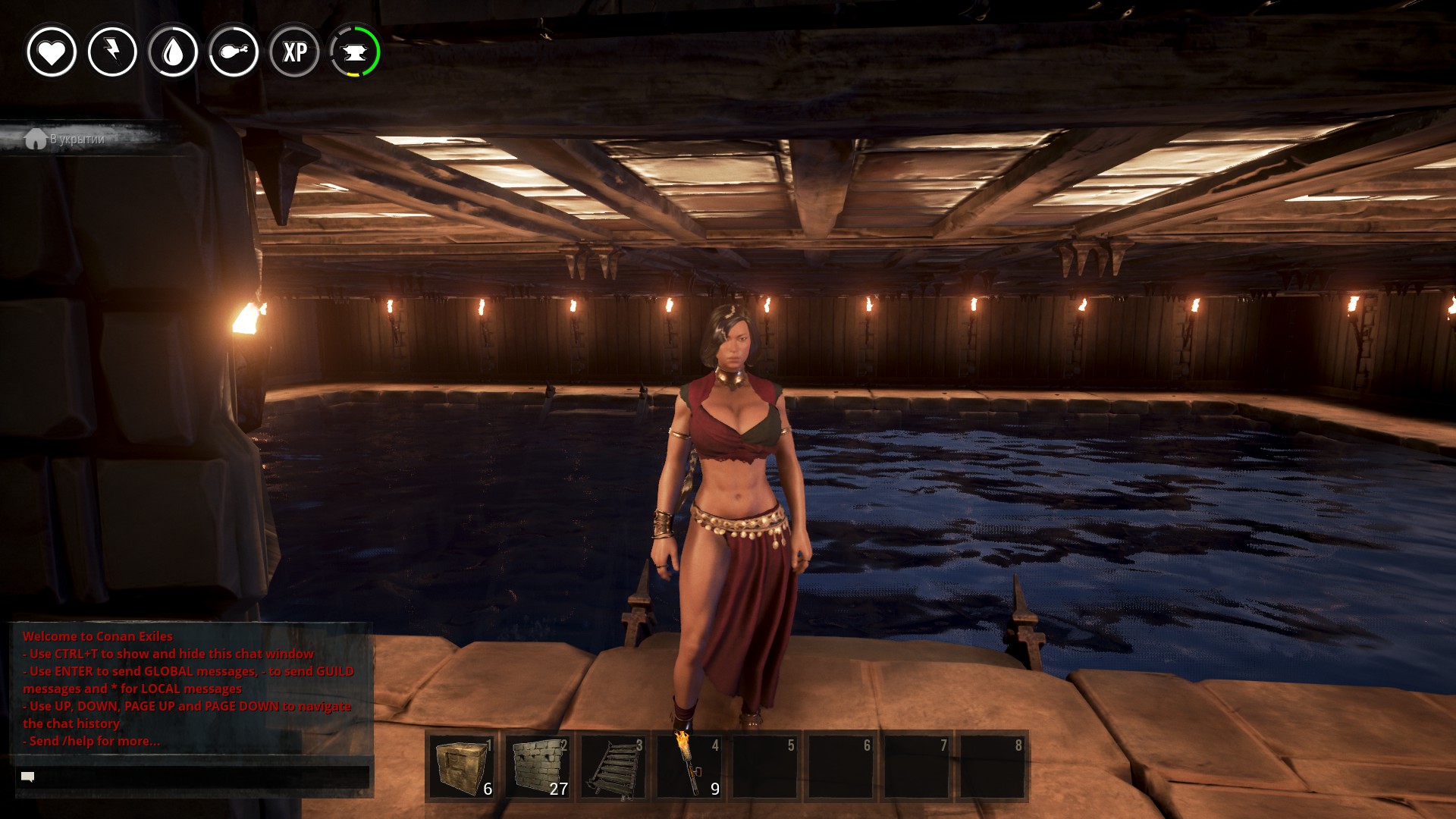Viewport: 1456px width, 819px height.
Task: Select the wooden chest hotbar slot
Action: click(462, 767)
